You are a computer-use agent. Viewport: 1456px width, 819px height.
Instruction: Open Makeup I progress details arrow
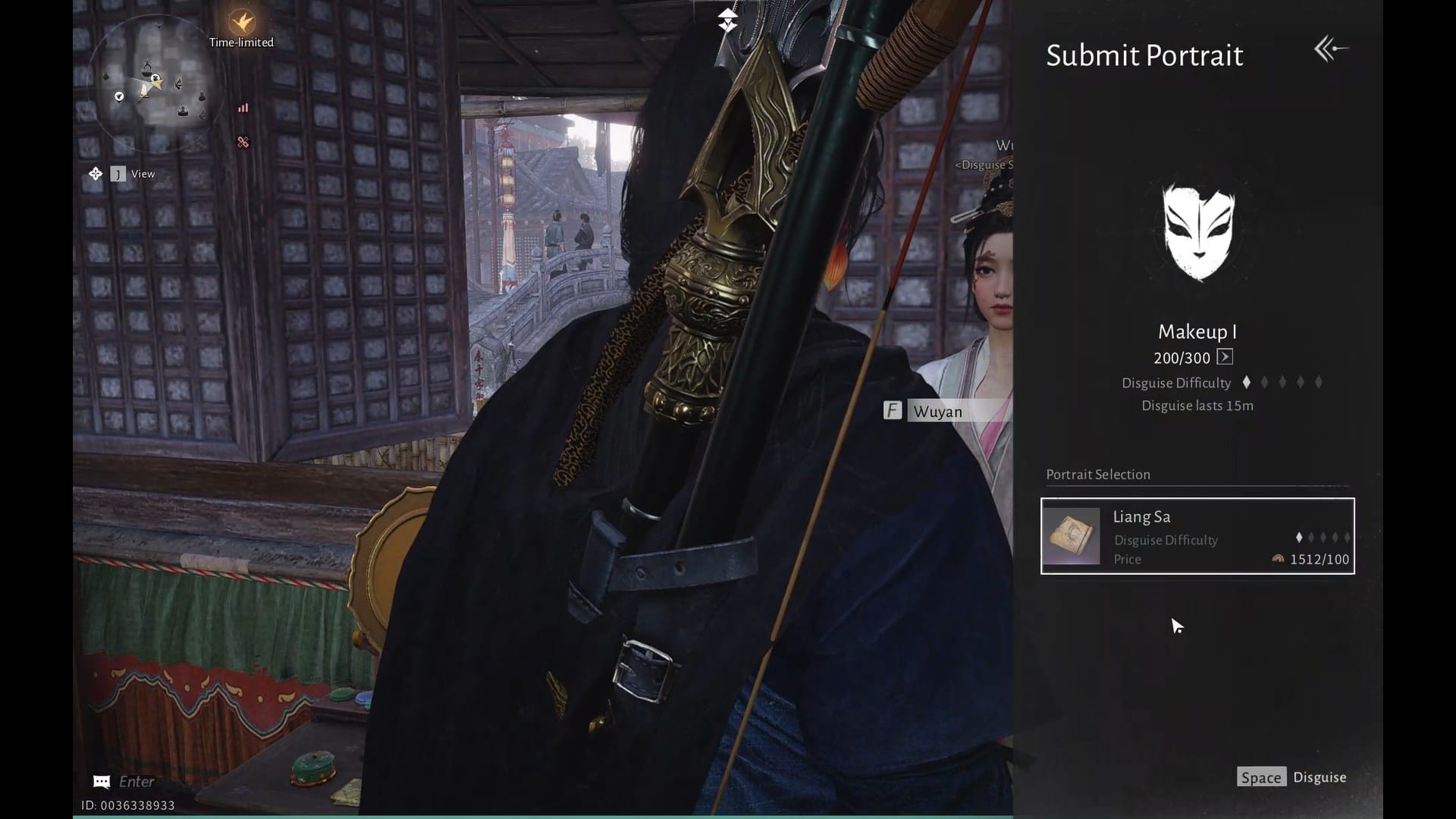(x=1225, y=357)
